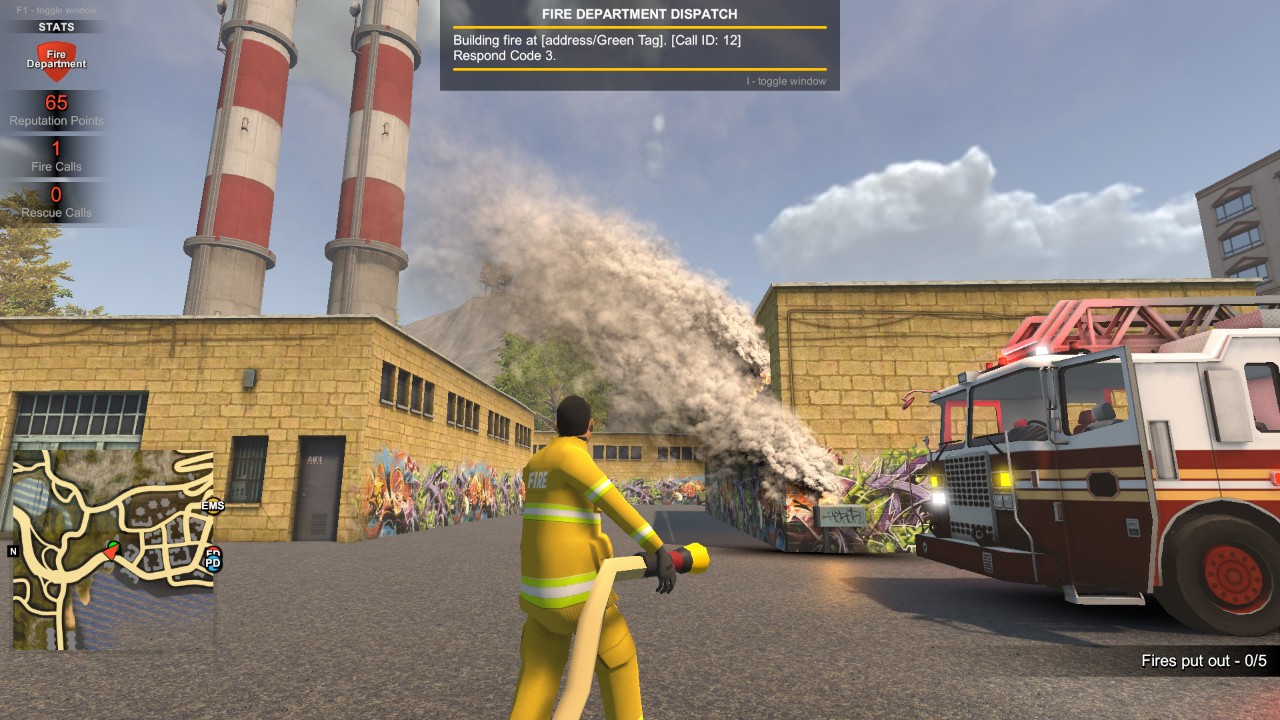The image size is (1280, 720).
Task: Click the STATS panel header
Action: (x=56, y=27)
